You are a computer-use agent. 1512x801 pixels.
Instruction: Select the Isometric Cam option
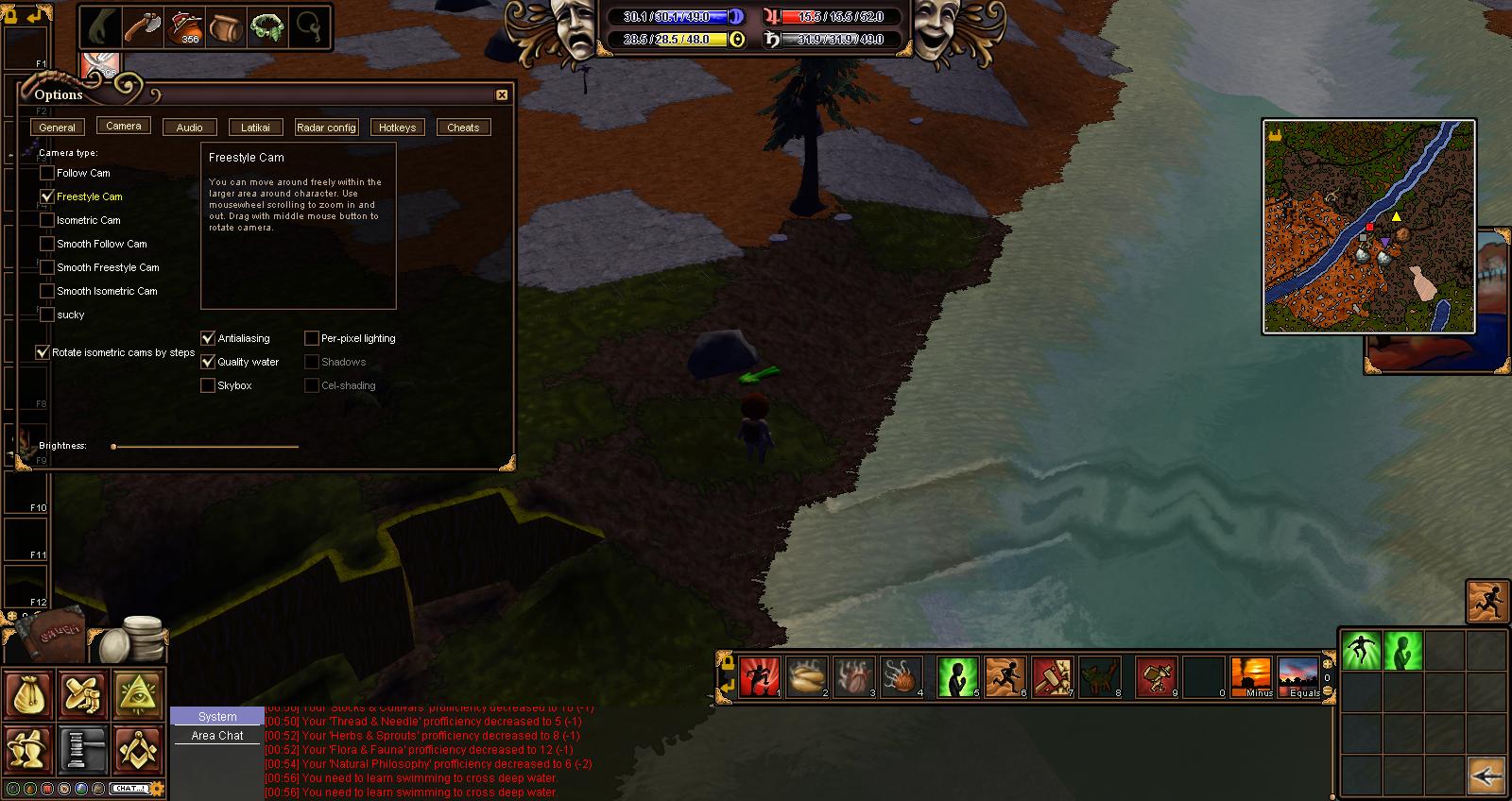(x=47, y=221)
